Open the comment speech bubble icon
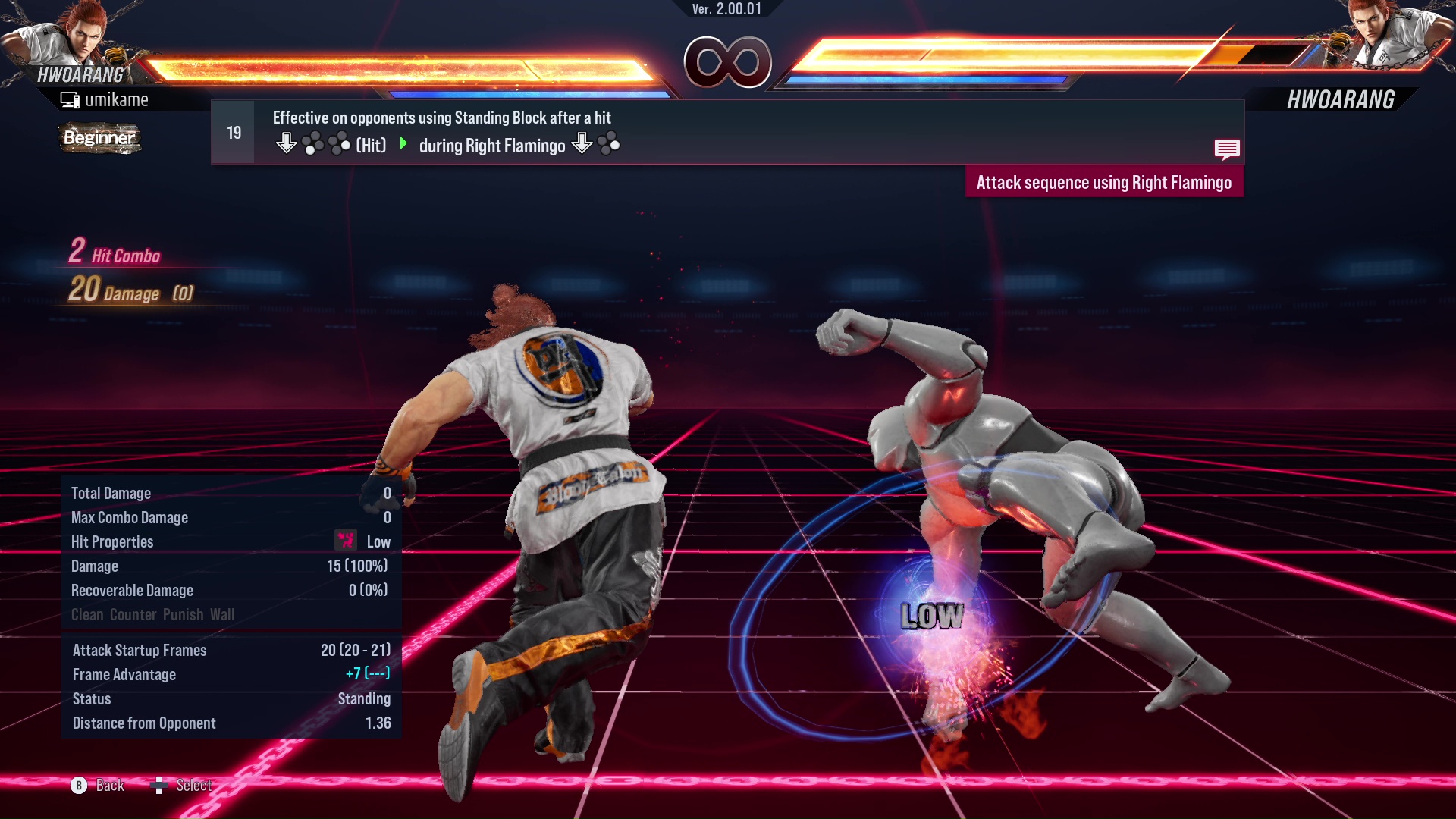This screenshot has height=819, width=1456. (1228, 149)
